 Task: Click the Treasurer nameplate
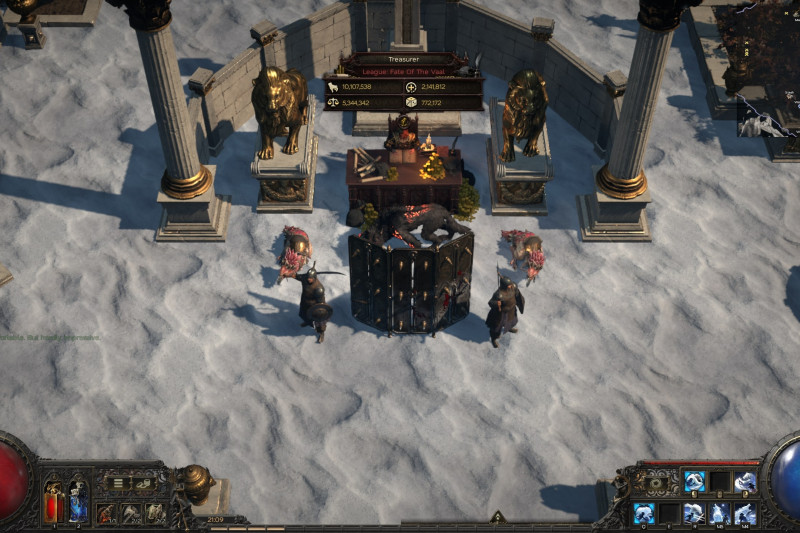[403, 60]
